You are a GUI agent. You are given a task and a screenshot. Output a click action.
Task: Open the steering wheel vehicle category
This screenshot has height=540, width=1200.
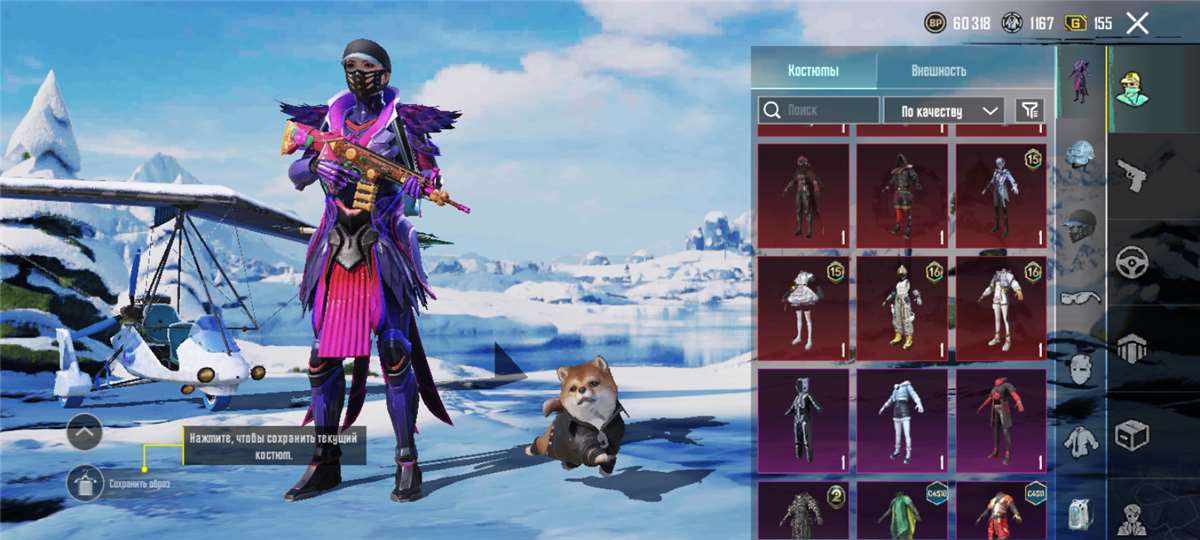[1131, 261]
